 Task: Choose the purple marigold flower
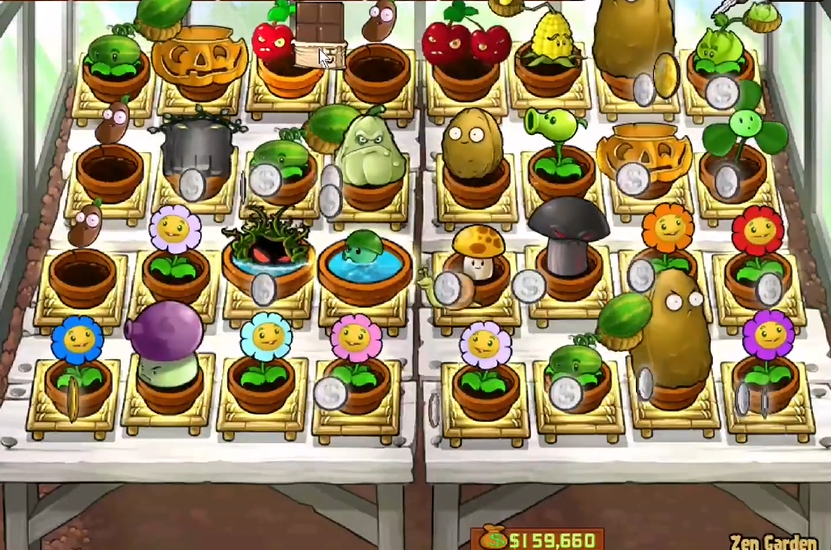click(x=767, y=333)
